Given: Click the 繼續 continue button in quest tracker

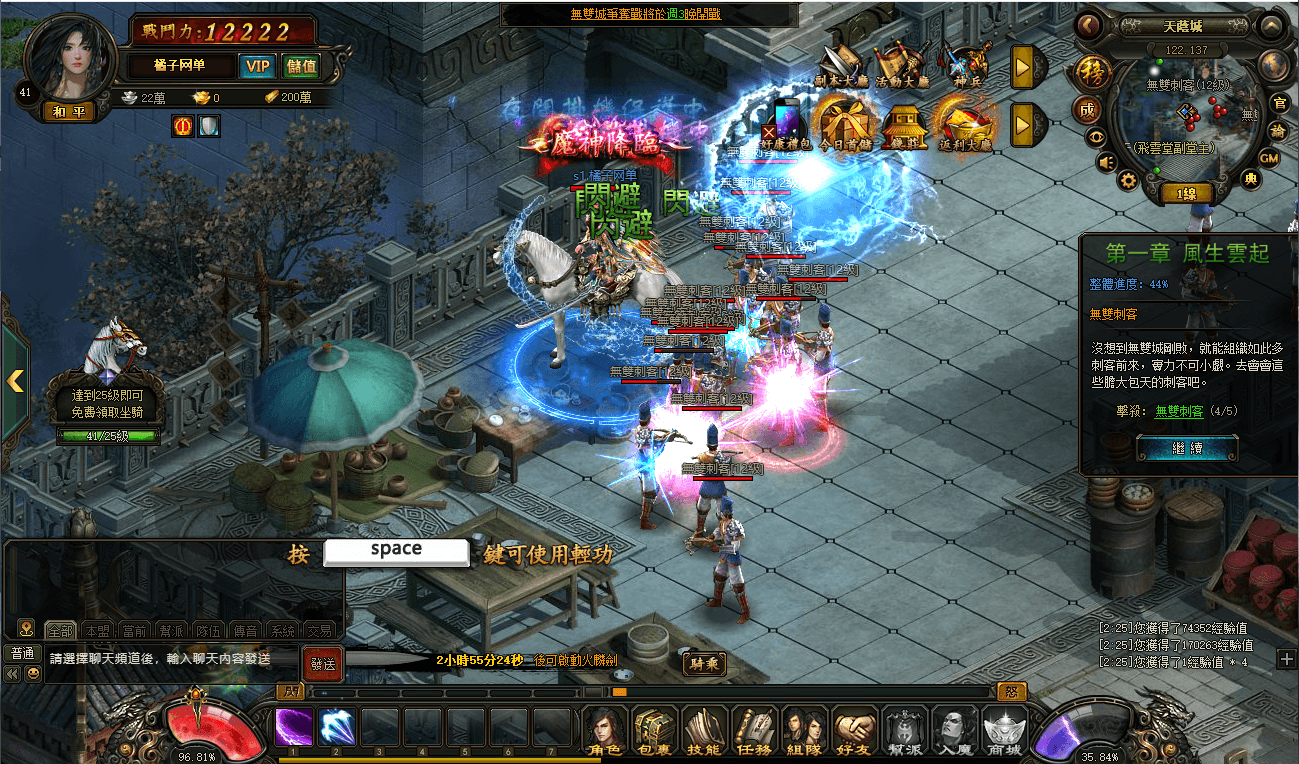Looking at the screenshot, I should point(1187,448).
